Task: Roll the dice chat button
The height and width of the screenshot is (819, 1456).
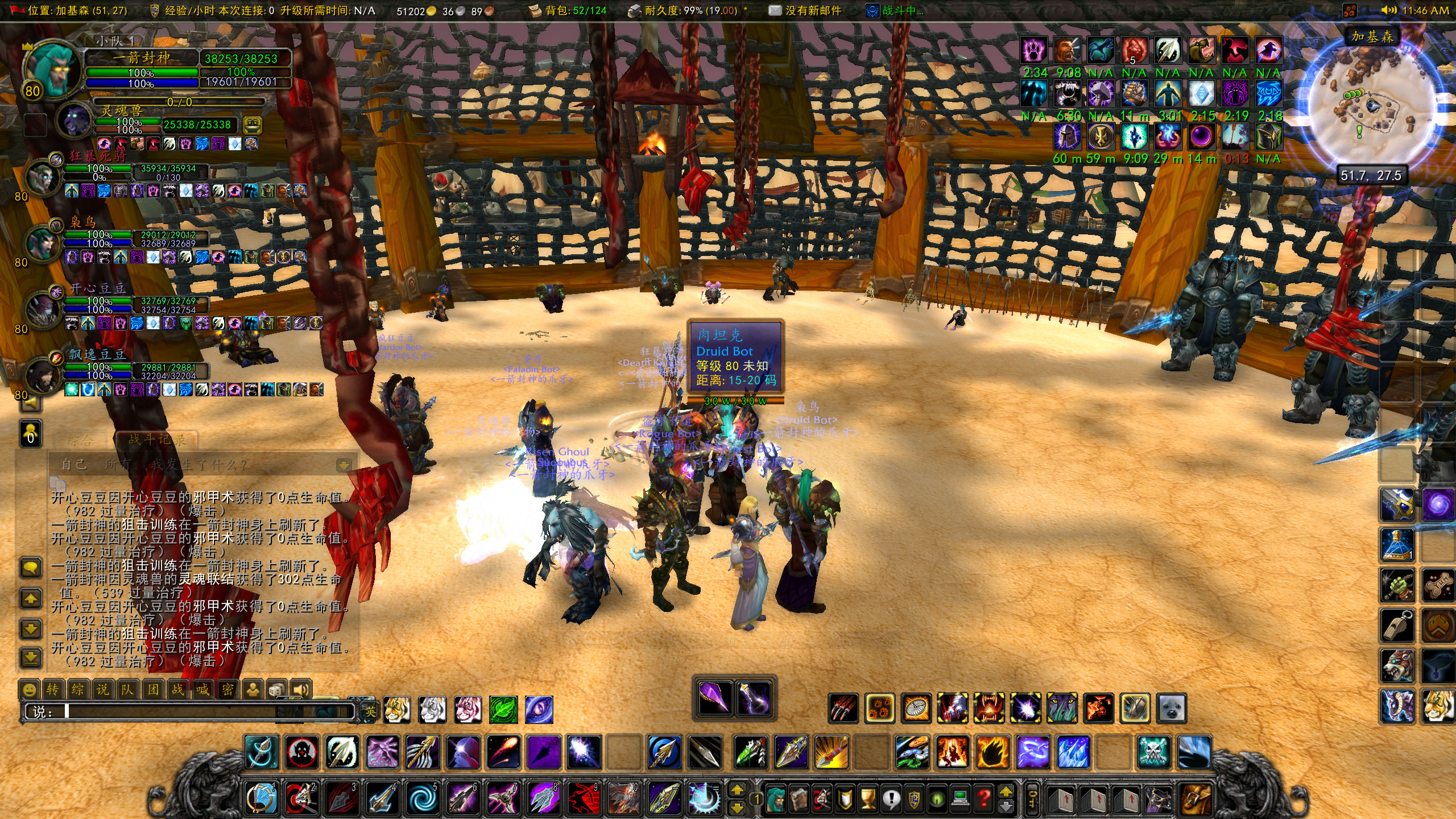Action: click(277, 690)
